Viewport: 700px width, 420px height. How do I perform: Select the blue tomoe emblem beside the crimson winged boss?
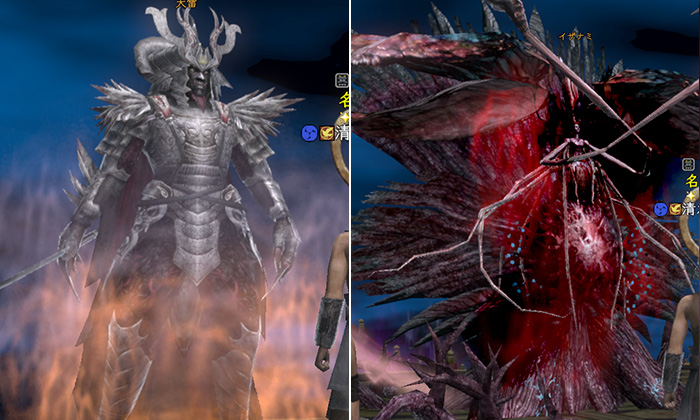tap(661, 209)
